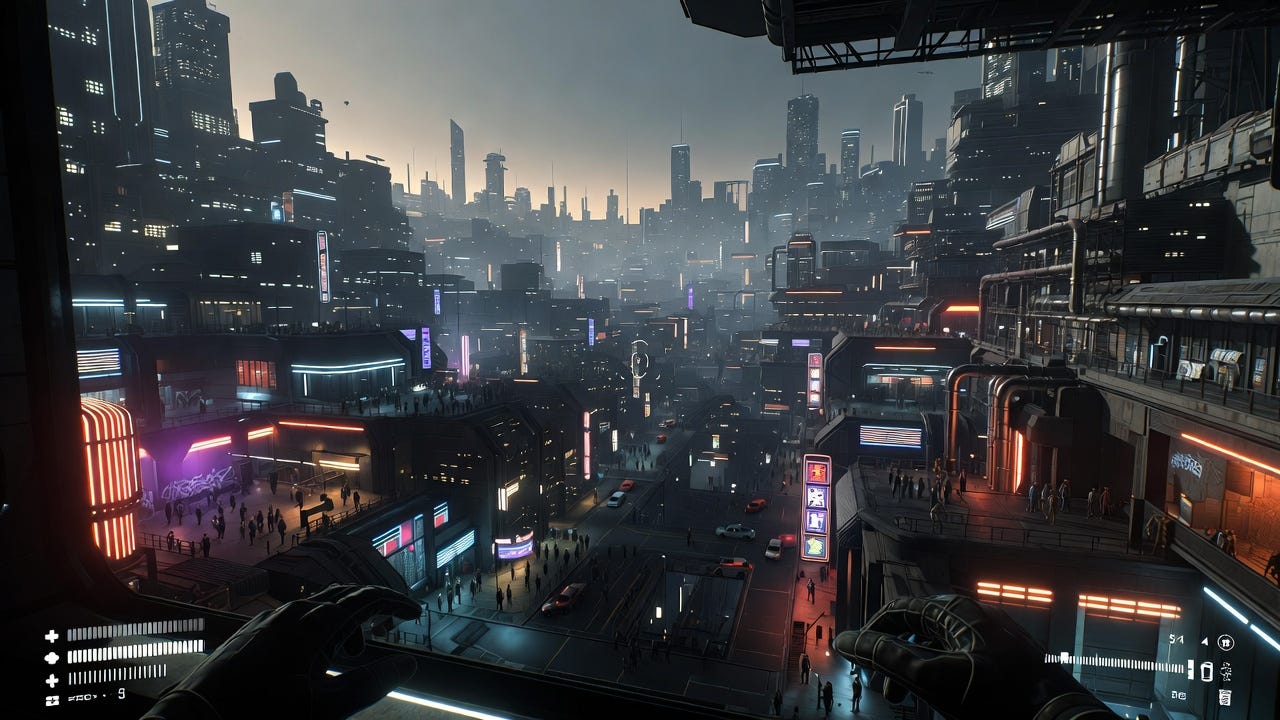Click the ammo count reading 54
Image resolution: width=1280 pixels, height=720 pixels.
1175,639
